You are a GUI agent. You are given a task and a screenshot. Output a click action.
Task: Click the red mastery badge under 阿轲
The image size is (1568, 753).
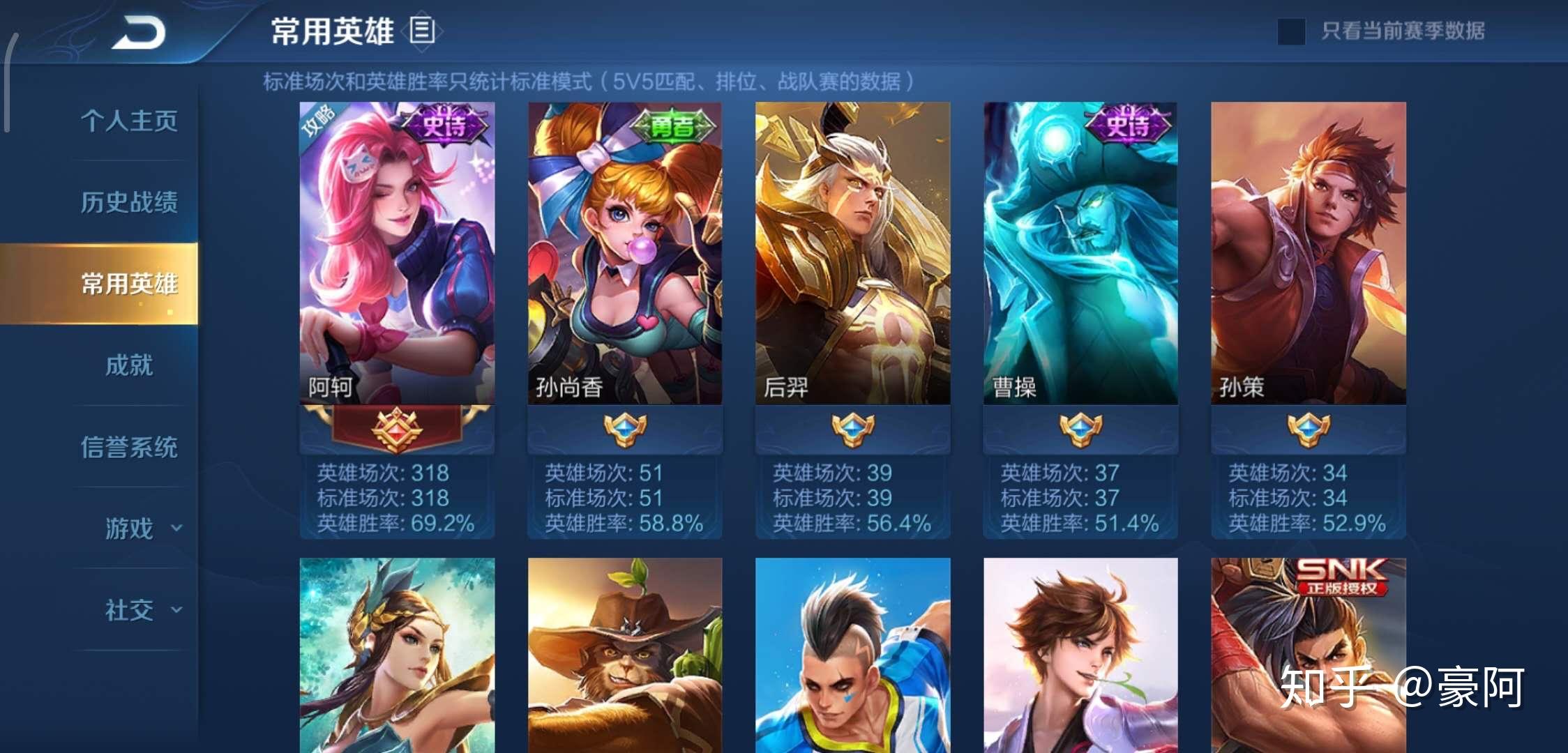[x=397, y=430]
